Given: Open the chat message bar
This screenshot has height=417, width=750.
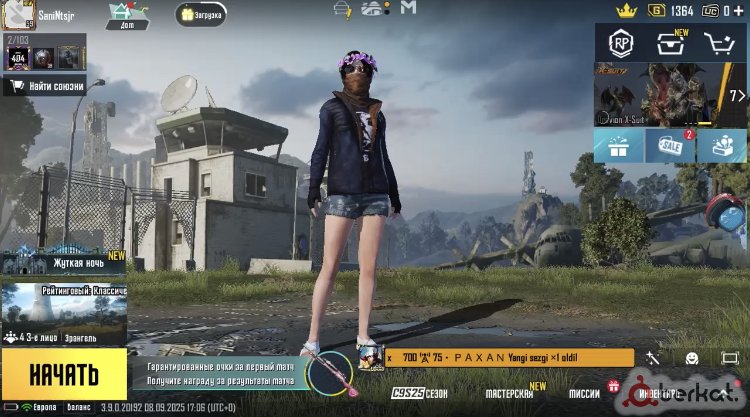Looking at the screenshot, I should point(505,358).
